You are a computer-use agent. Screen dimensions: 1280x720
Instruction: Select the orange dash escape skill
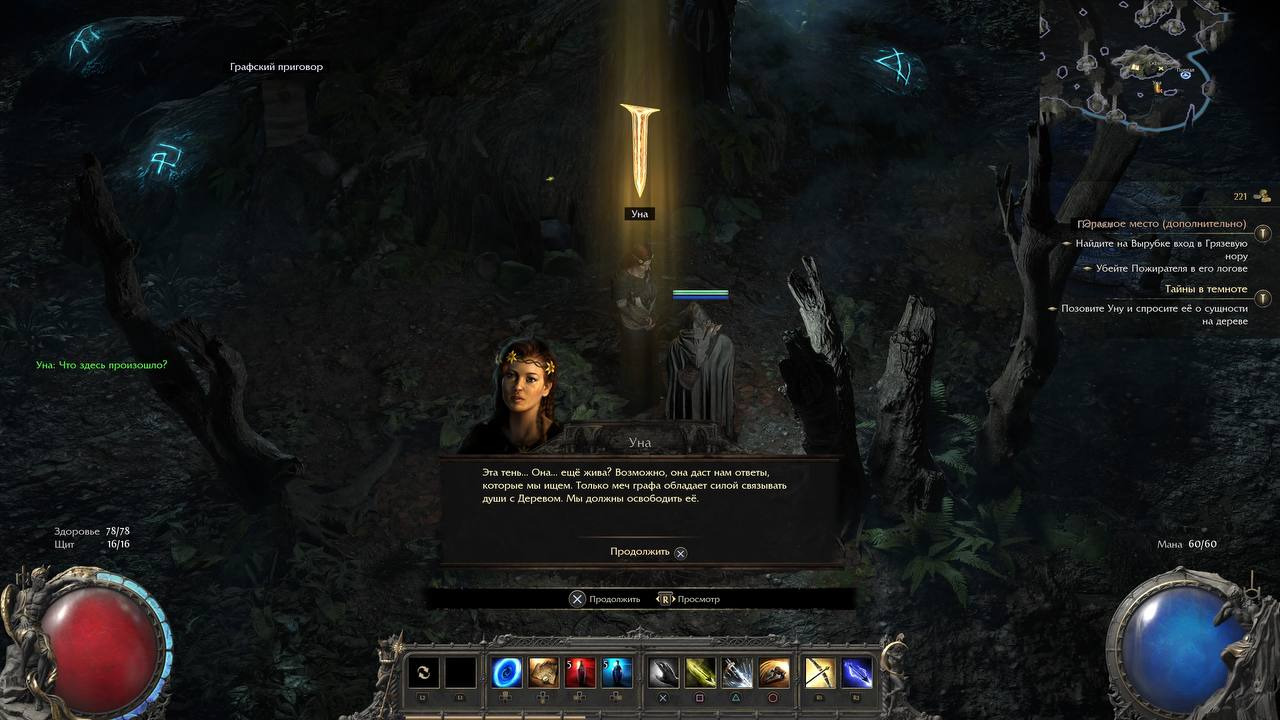[x=773, y=673]
